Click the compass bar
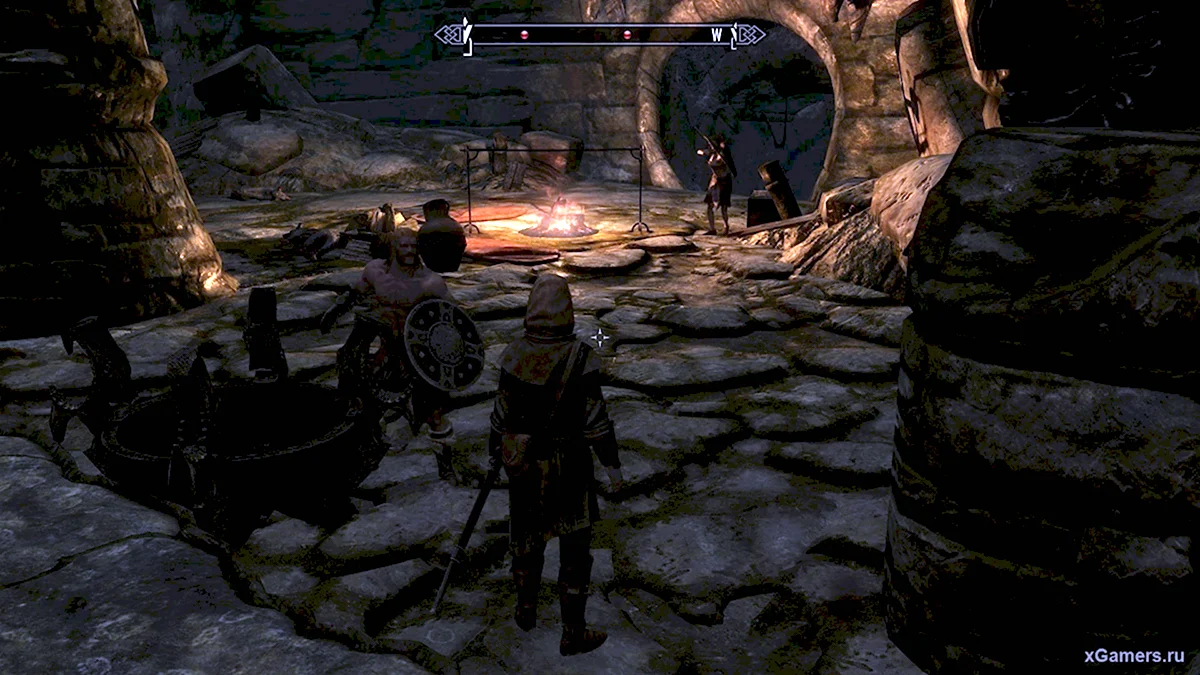 click(600, 35)
